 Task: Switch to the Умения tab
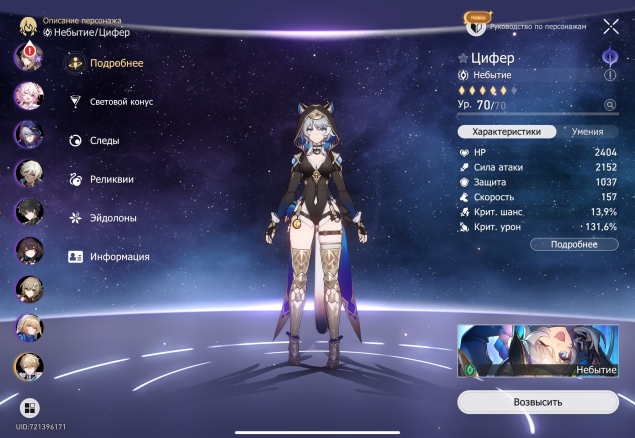[x=588, y=131]
